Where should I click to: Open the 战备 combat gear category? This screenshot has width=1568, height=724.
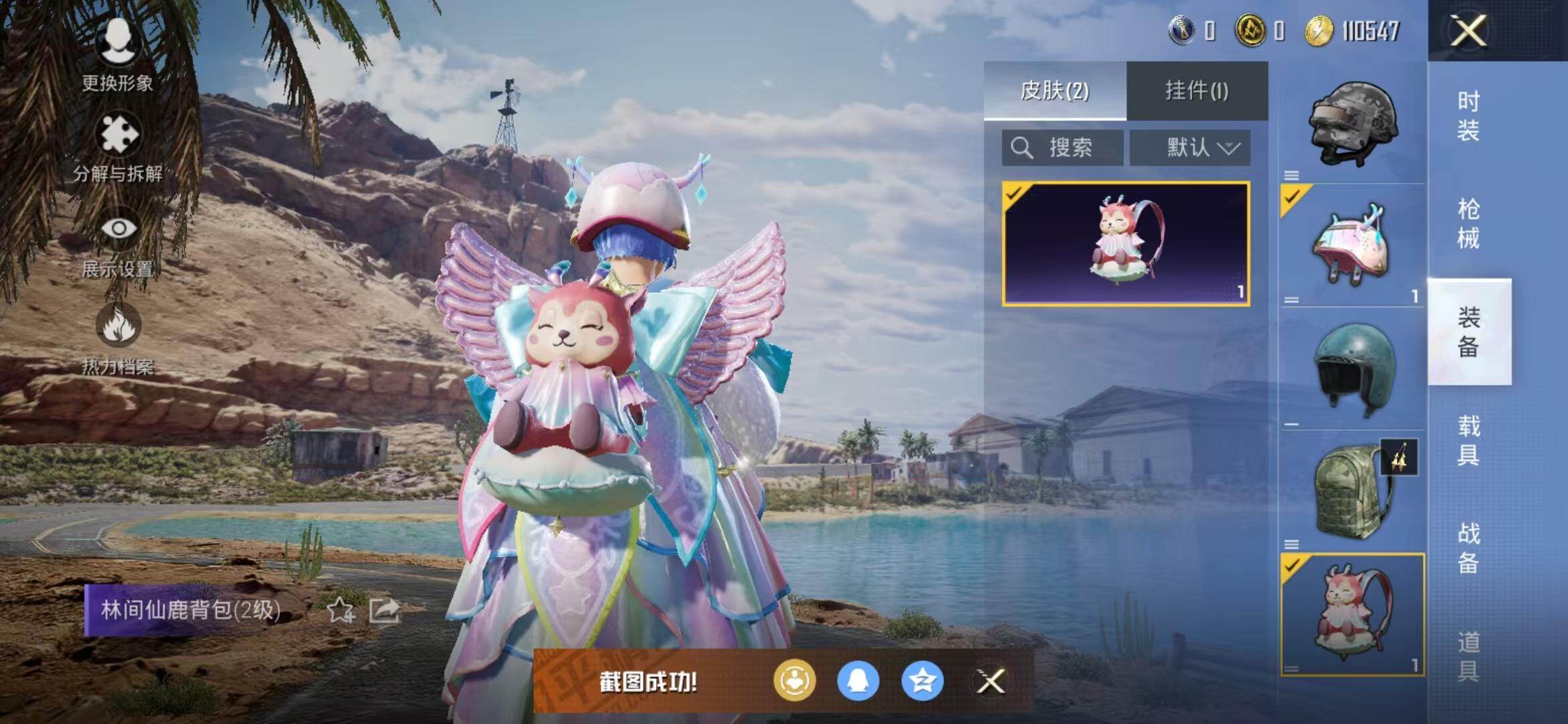click(1468, 548)
